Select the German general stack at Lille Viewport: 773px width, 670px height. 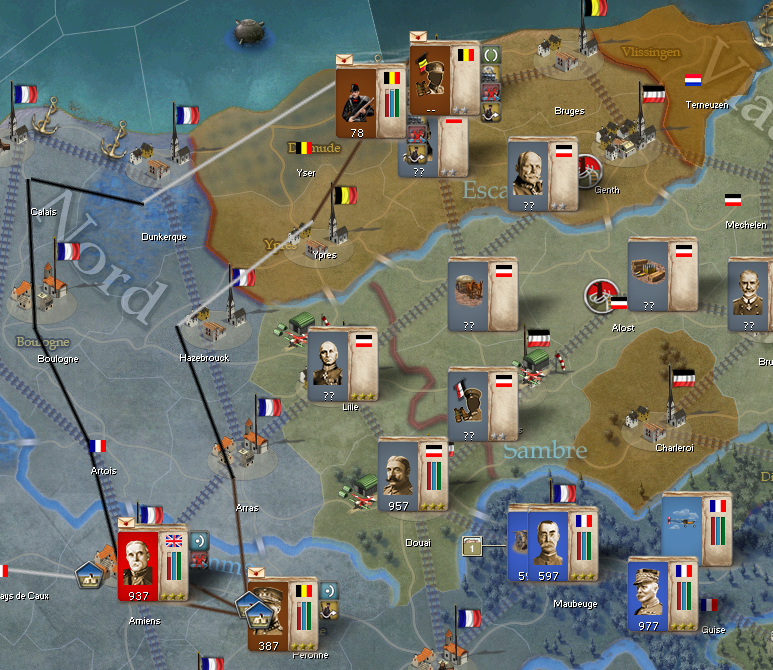tap(329, 362)
